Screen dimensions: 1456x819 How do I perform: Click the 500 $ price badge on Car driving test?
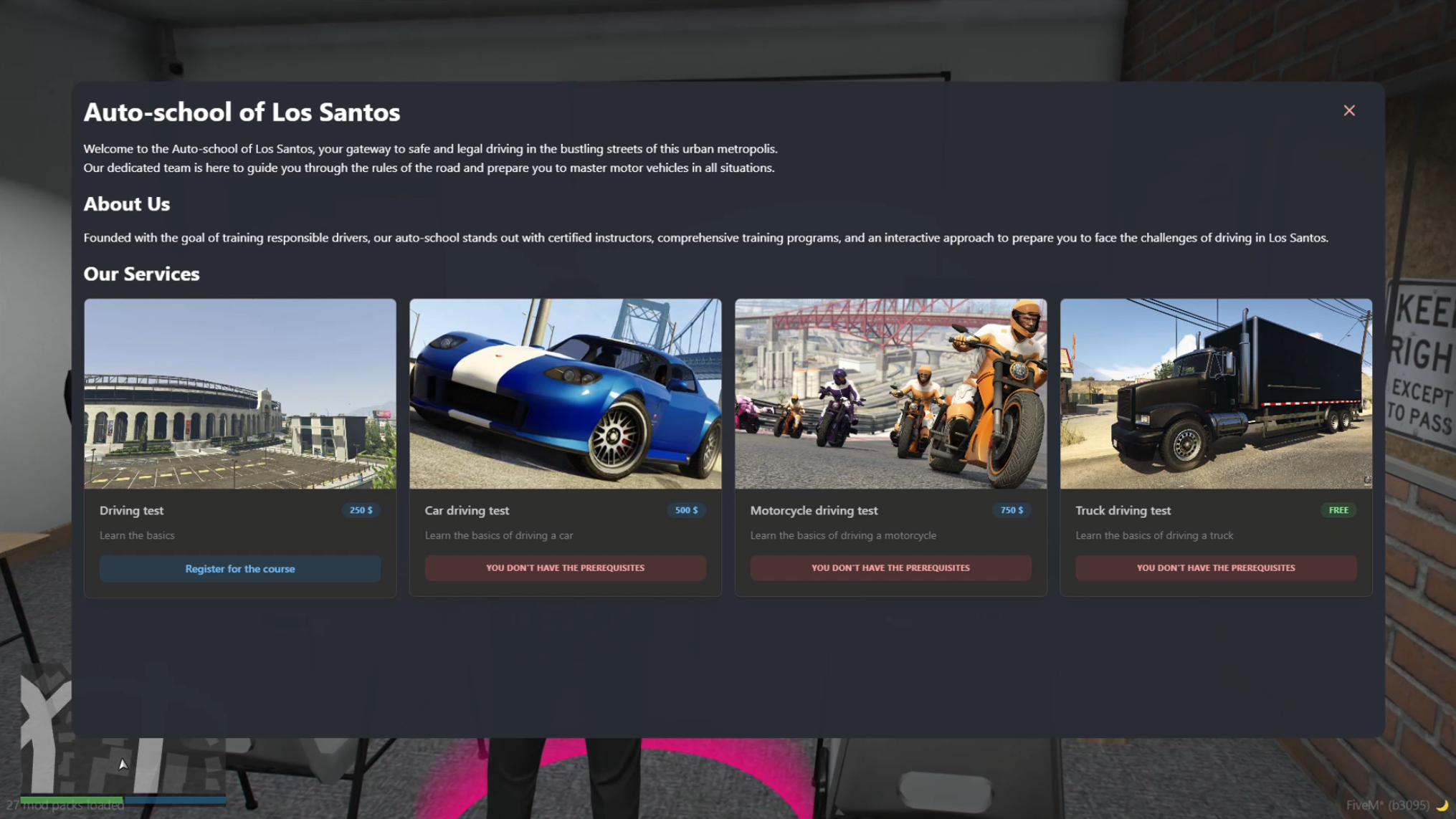coord(686,510)
